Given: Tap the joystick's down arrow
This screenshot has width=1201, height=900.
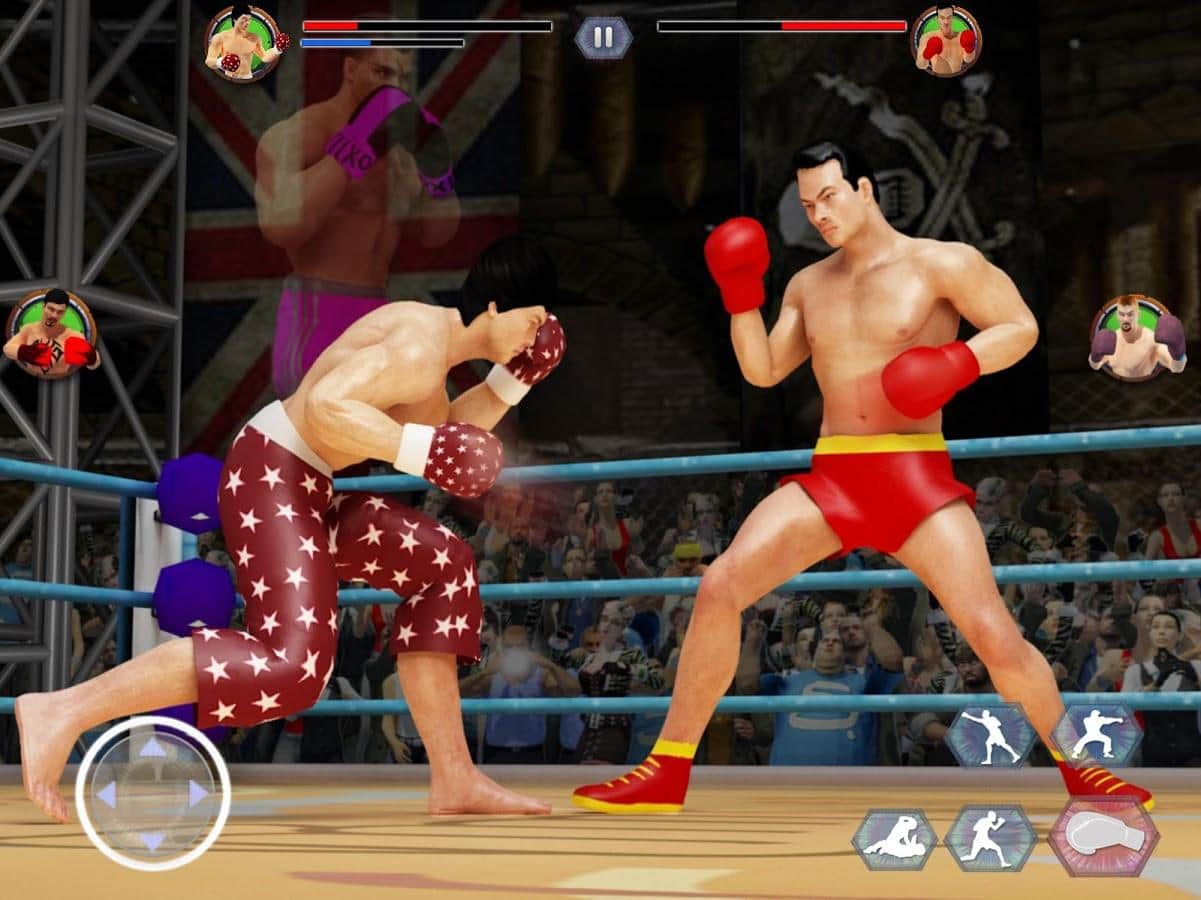Looking at the screenshot, I should pos(152,840).
